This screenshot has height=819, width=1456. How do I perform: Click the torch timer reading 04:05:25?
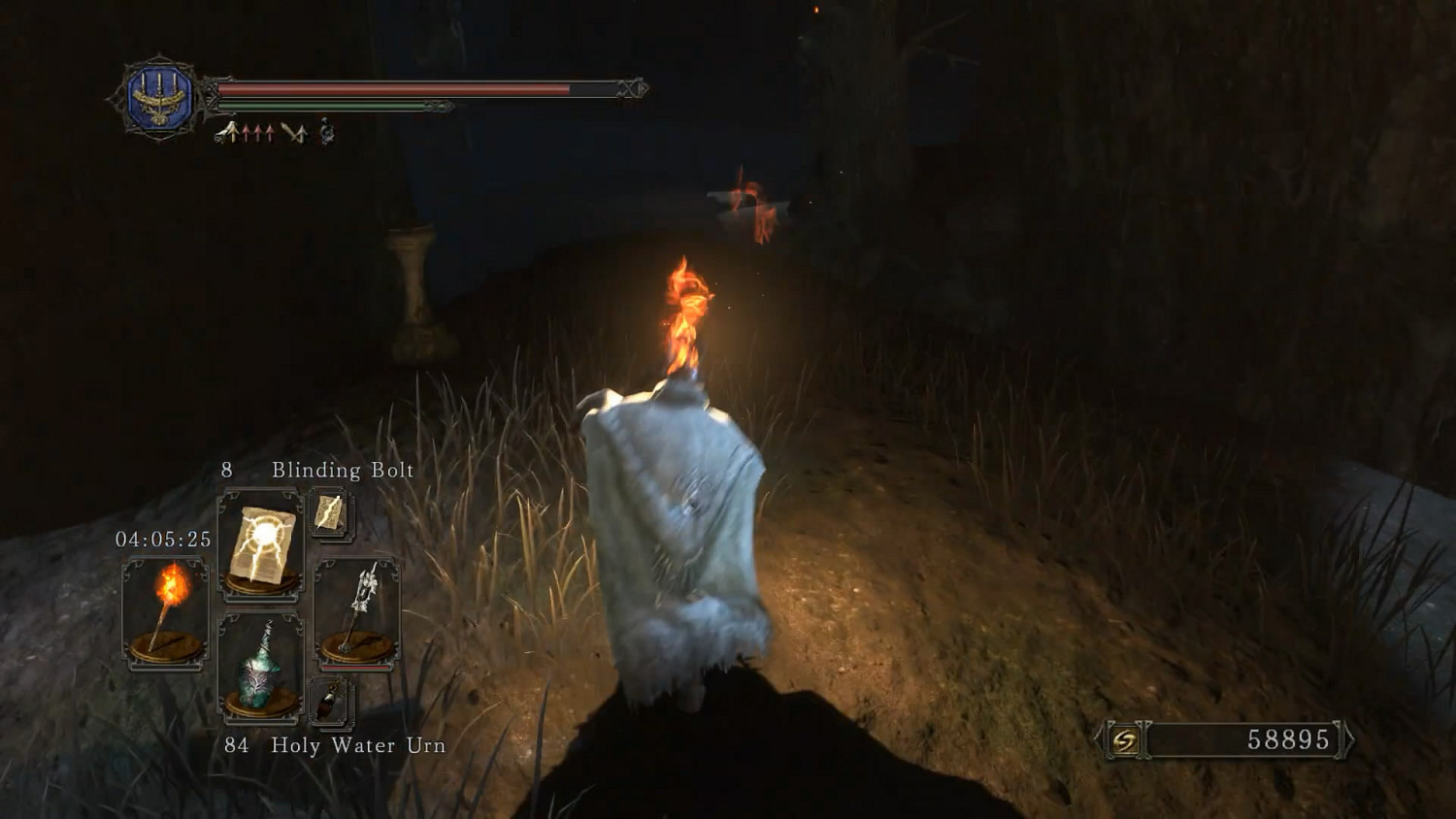pos(164,541)
